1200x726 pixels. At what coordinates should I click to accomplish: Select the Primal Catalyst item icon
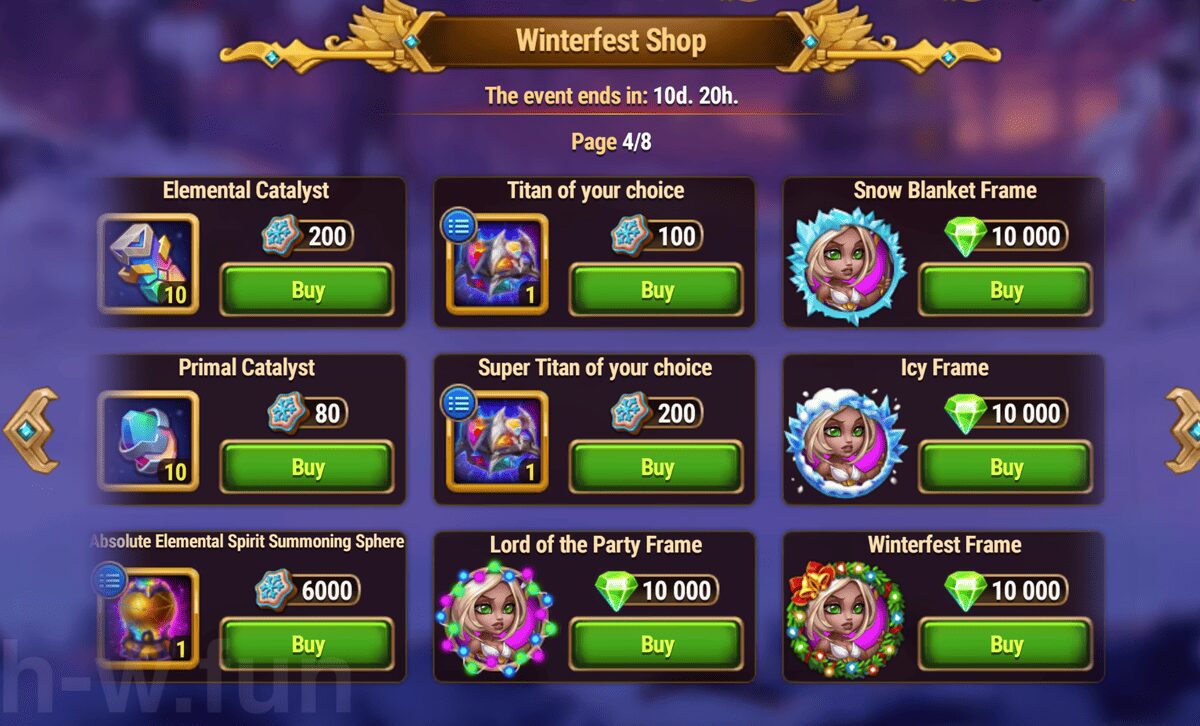(149, 441)
